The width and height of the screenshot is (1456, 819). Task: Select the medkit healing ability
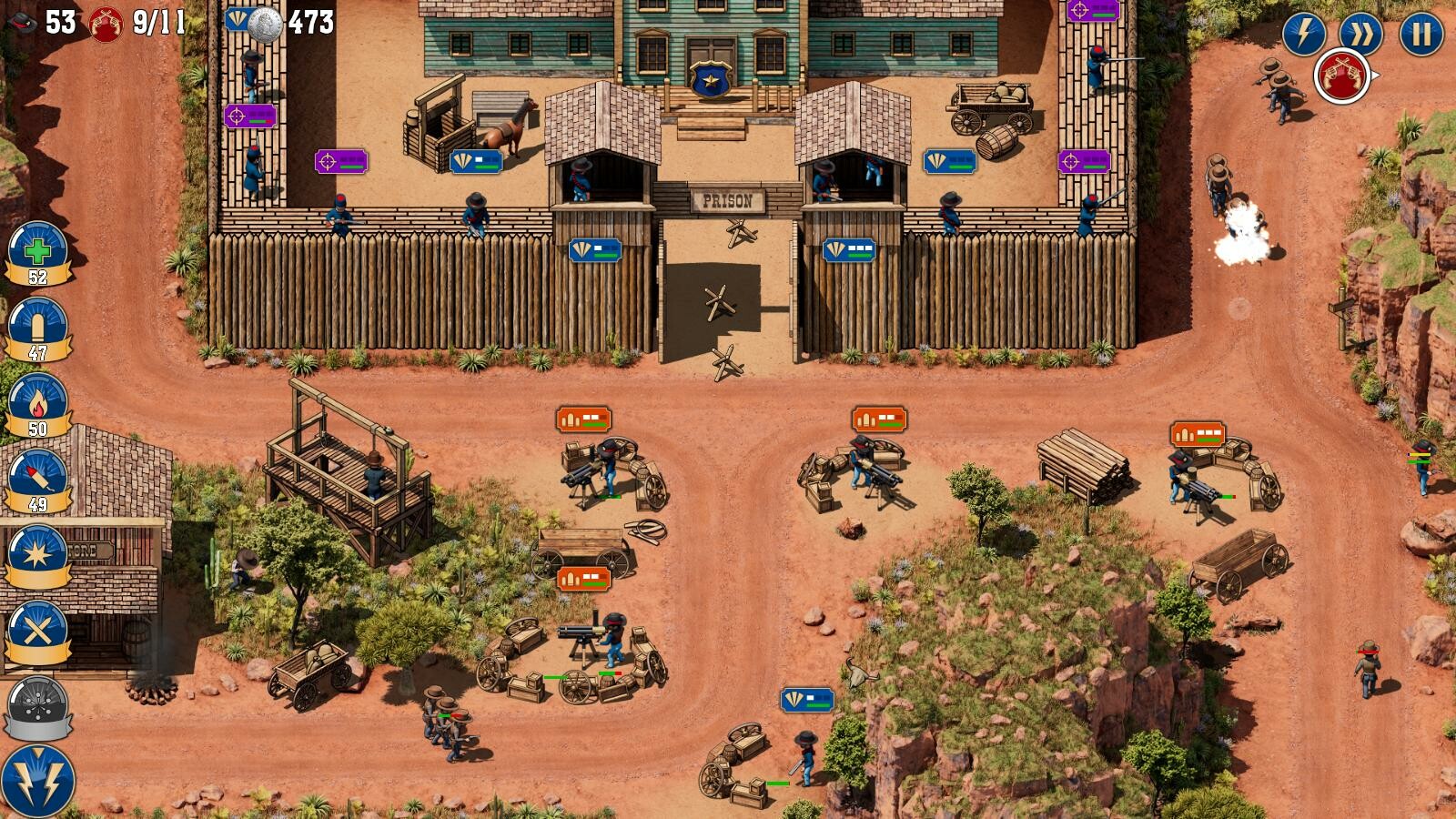36,252
